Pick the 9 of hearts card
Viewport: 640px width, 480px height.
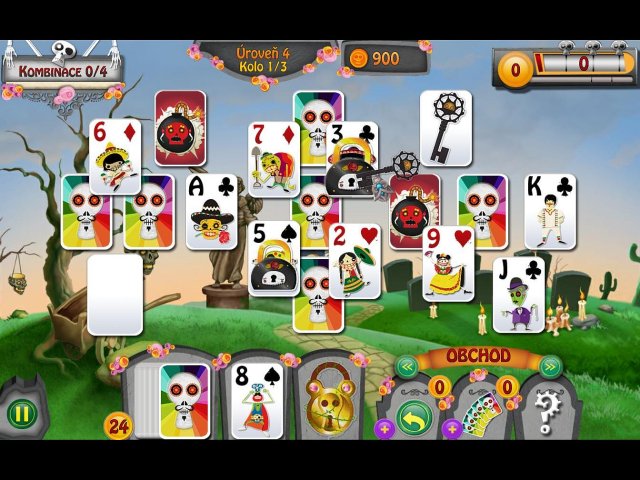pyautogui.click(x=447, y=263)
